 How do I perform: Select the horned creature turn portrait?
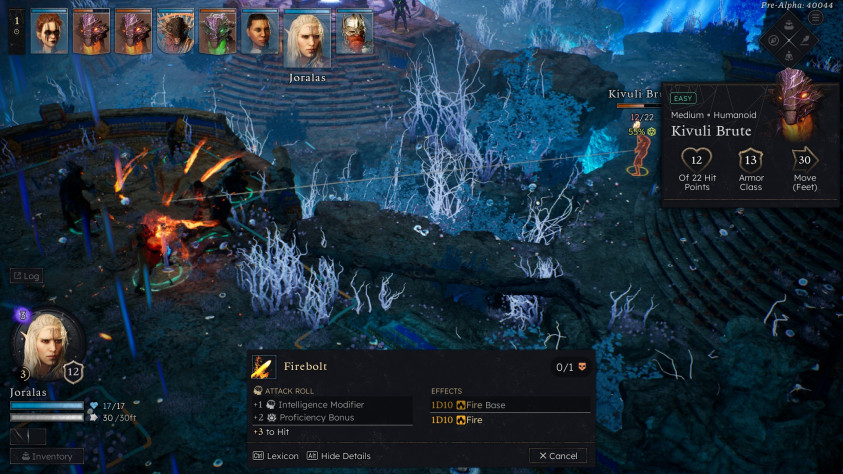(x=175, y=32)
